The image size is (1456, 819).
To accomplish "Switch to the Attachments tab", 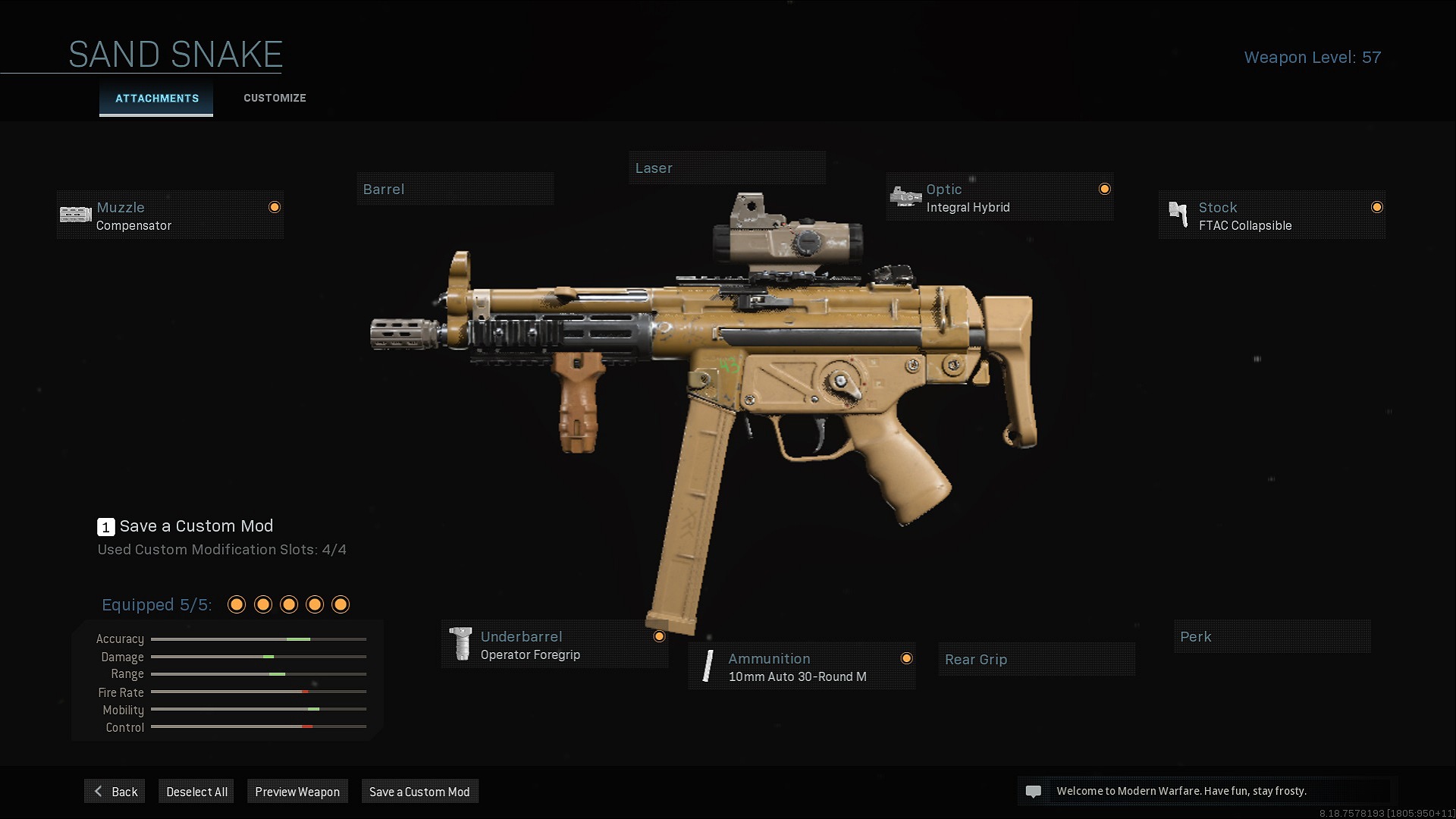I will coord(156,99).
